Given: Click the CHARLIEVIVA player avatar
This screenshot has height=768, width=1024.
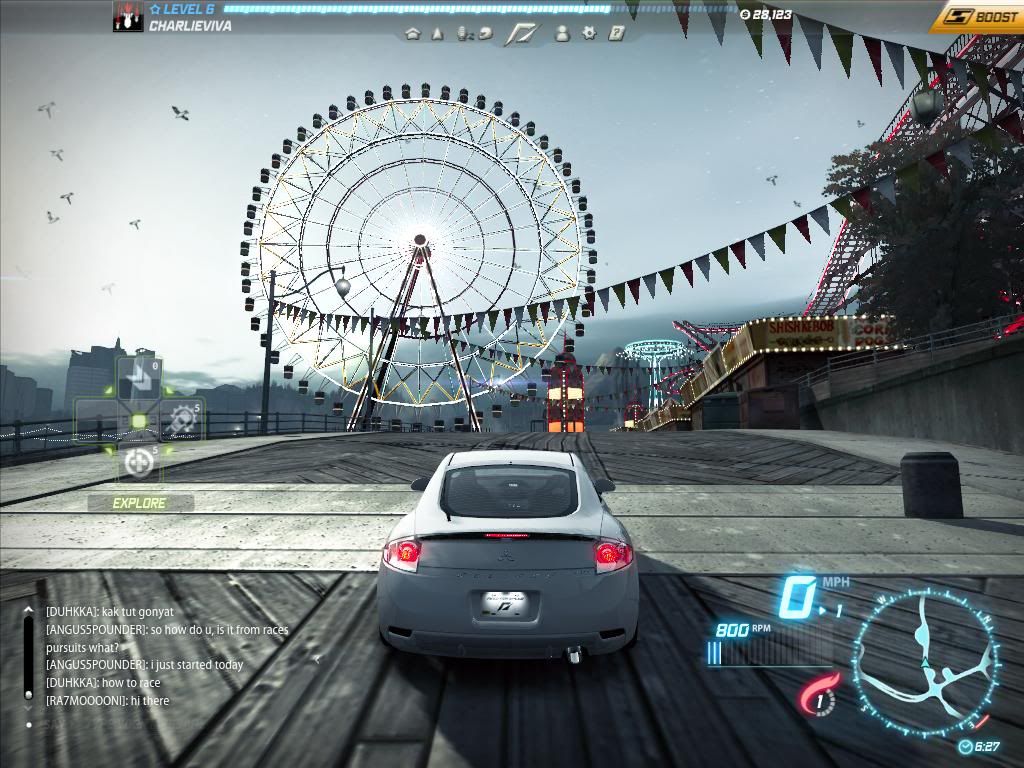Looking at the screenshot, I should tap(128, 17).
